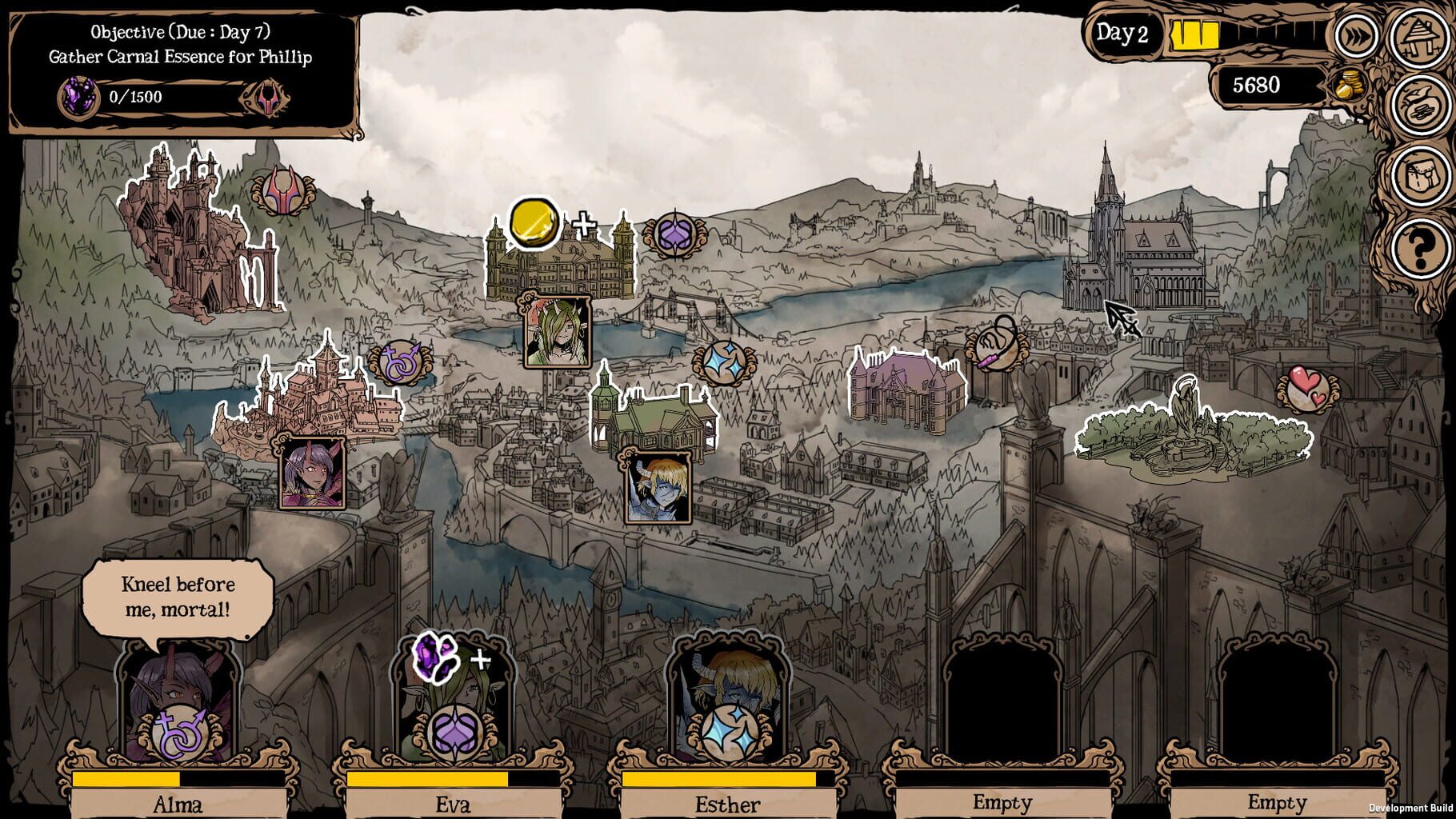The image size is (1456, 819).
Task: Open the building construction menu
Action: click(1419, 38)
